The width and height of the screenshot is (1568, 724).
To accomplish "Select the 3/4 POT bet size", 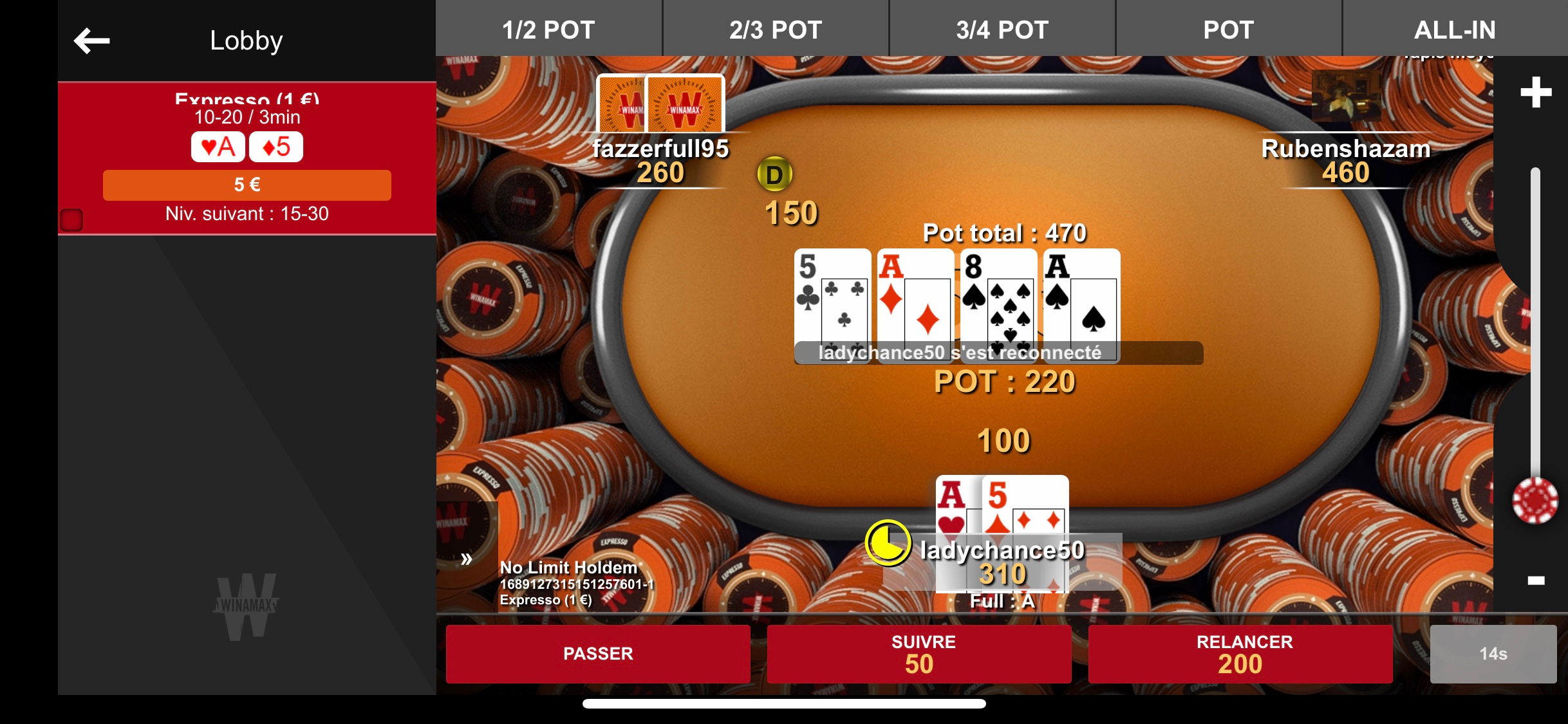I will tap(1002, 30).
